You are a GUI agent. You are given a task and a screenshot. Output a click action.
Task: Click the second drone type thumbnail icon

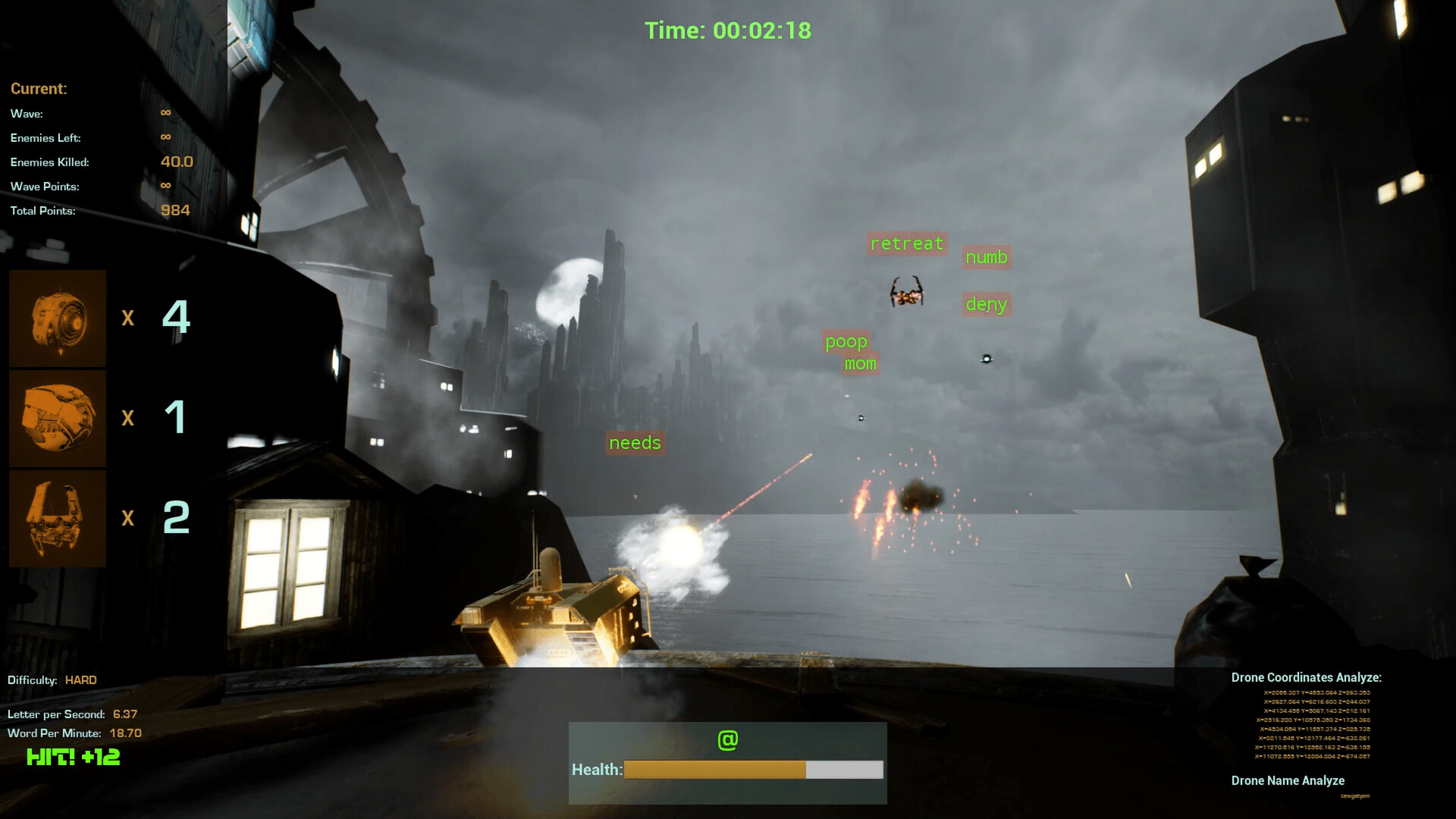tap(57, 418)
